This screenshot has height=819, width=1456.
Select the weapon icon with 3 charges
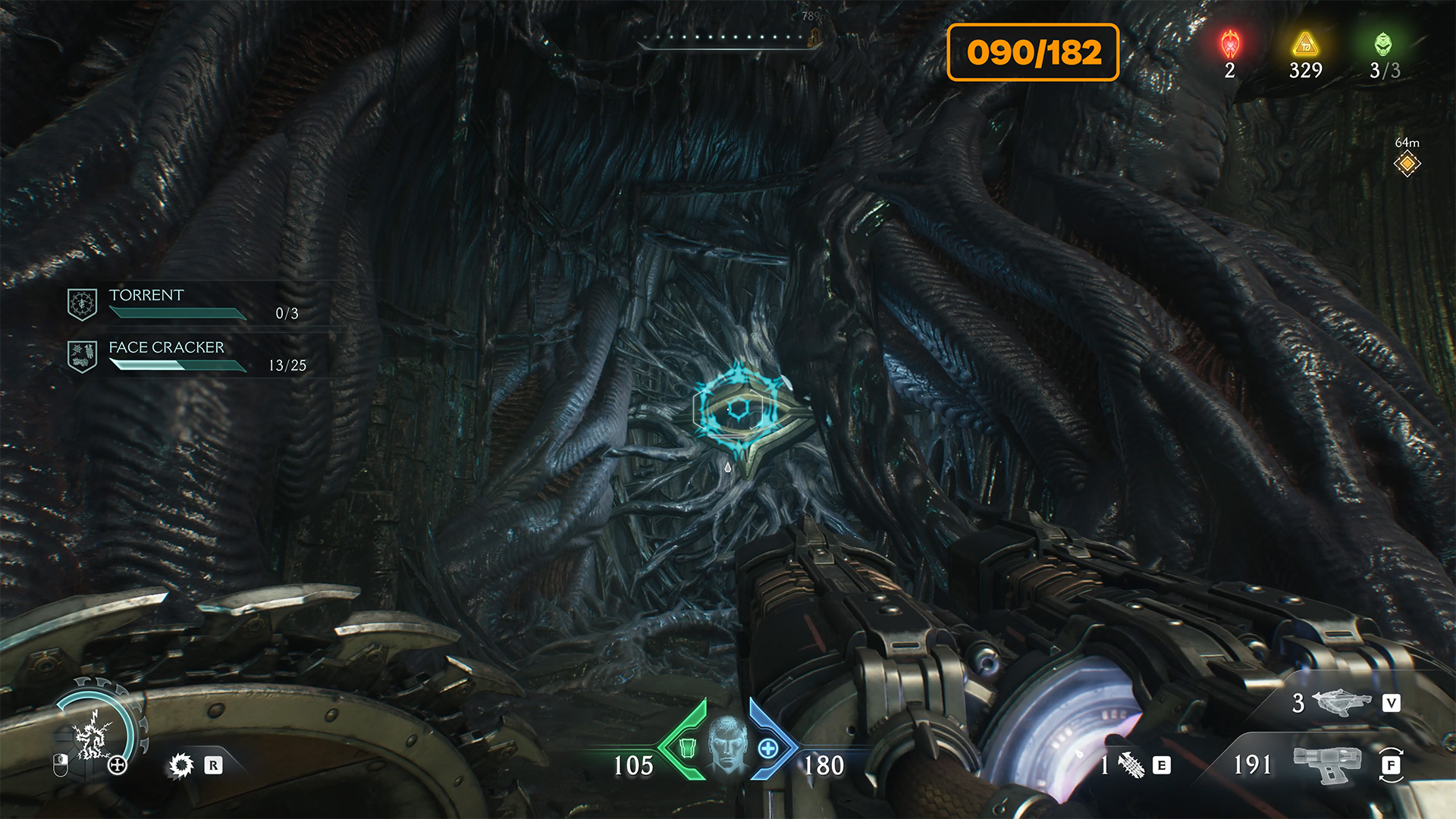1341,702
